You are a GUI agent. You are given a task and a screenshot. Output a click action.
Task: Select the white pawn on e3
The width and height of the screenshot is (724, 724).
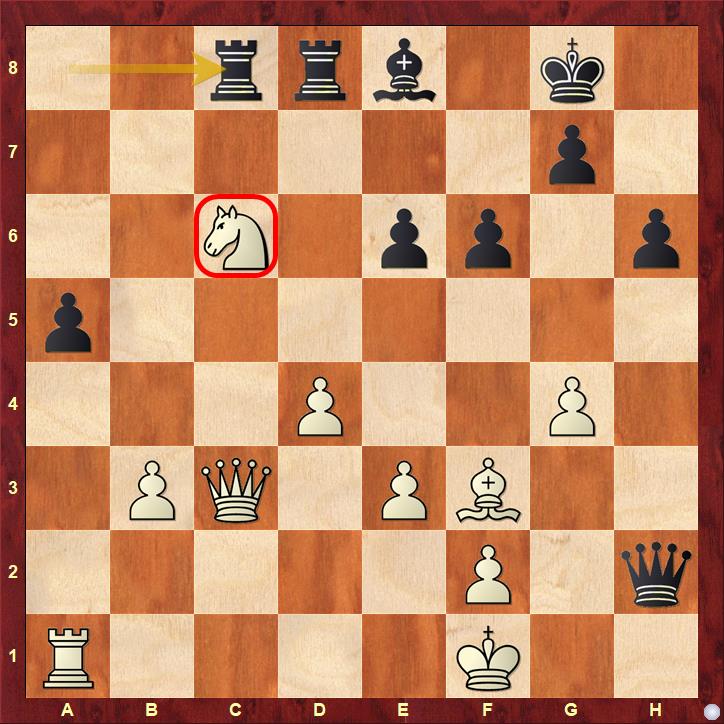click(x=404, y=488)
